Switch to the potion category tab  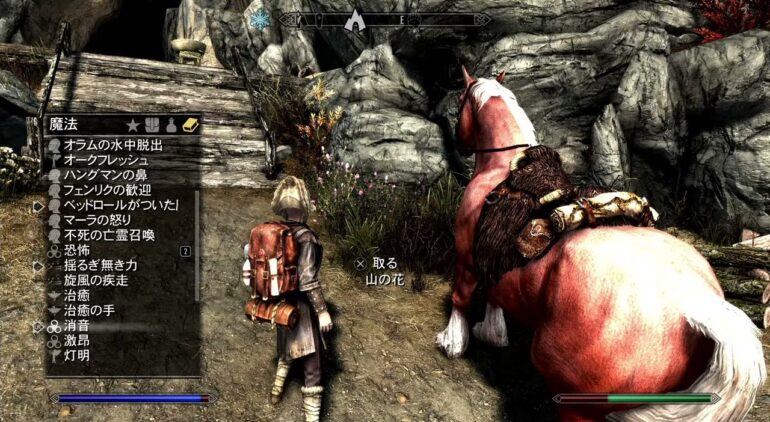(171, 125)
